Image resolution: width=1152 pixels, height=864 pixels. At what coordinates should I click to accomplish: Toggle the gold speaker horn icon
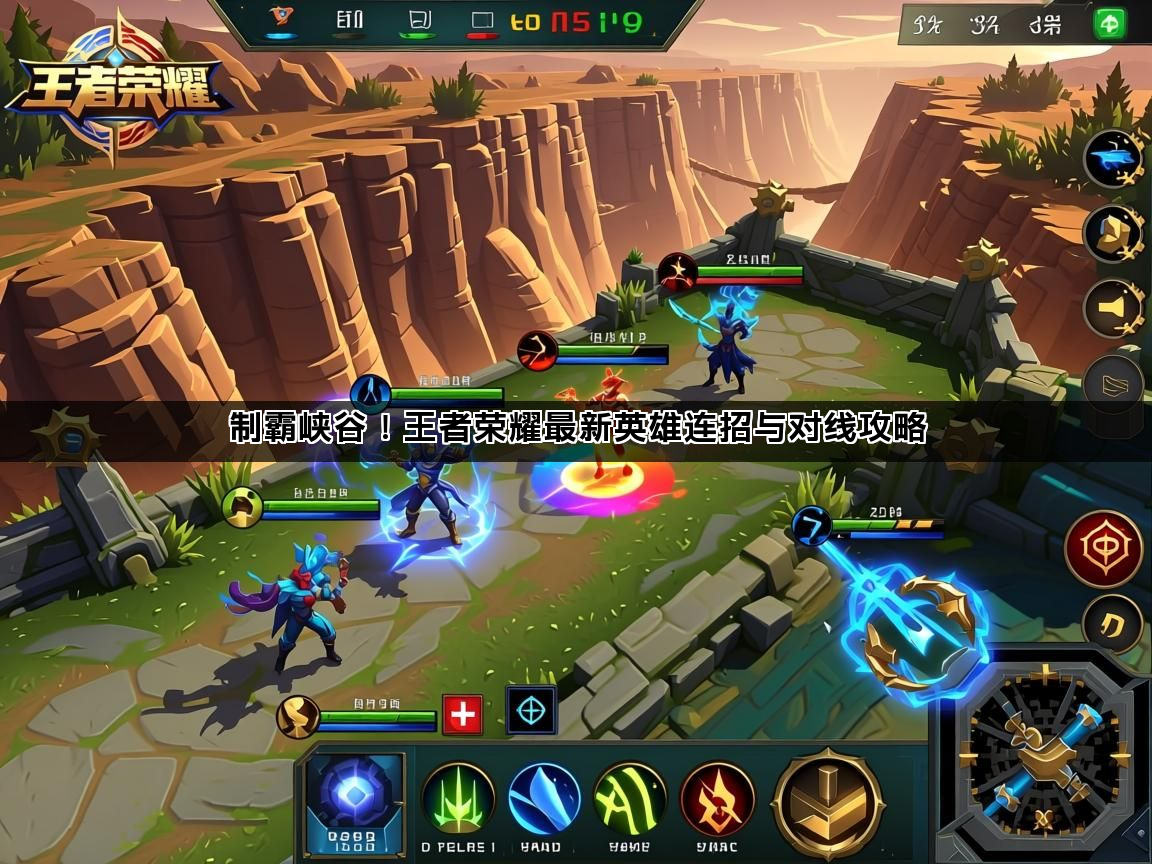coord(1113,309)
